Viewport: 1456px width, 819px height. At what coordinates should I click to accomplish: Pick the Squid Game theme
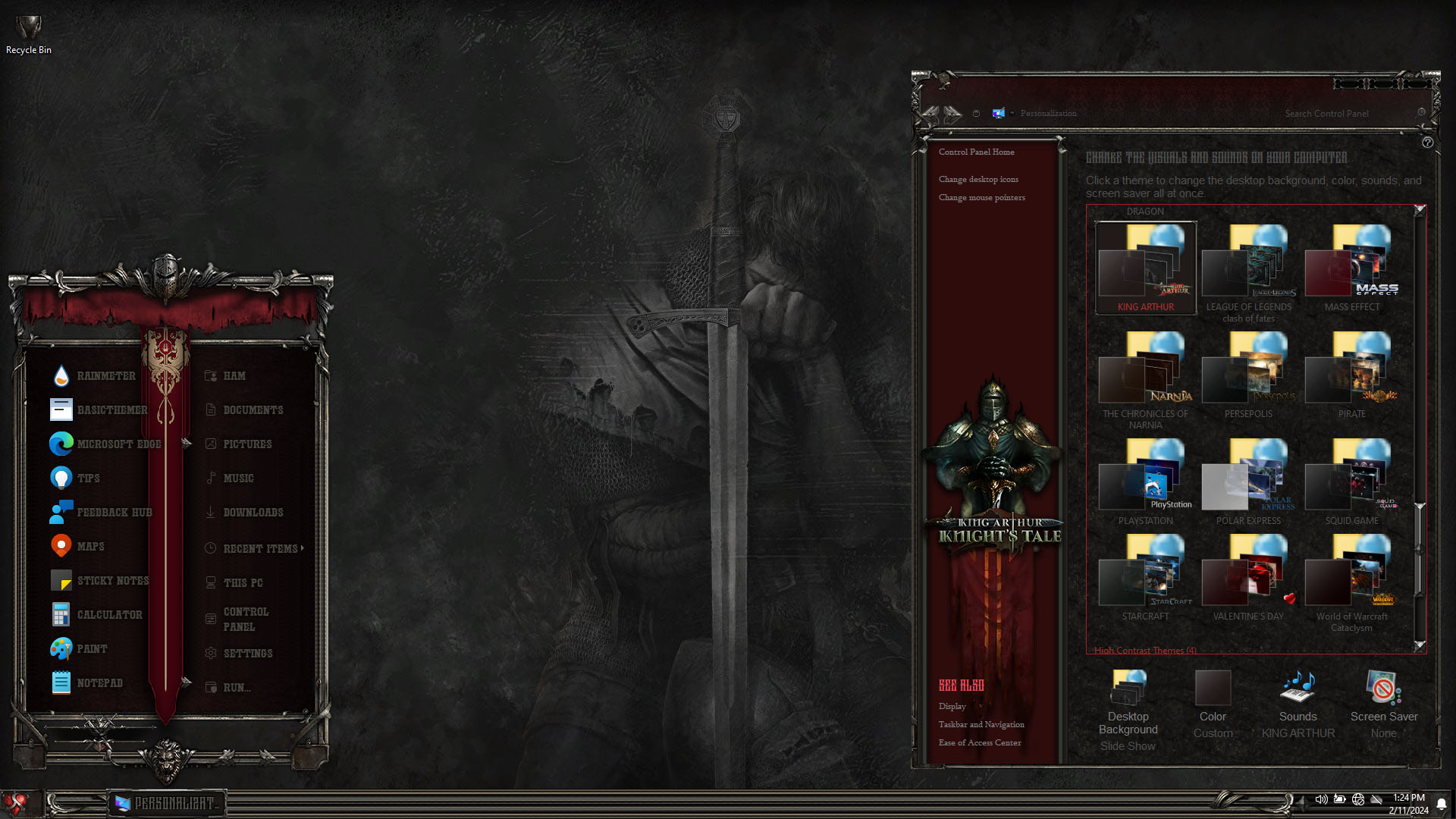click(x=1351, y=482)
